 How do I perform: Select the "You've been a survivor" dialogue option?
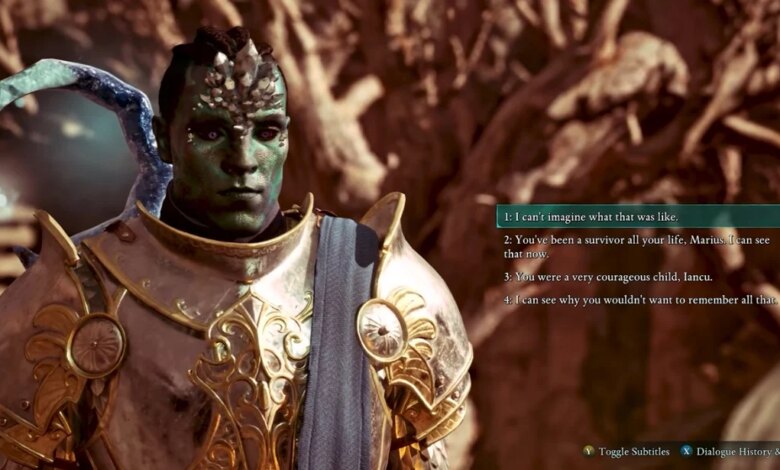tap(630, 246)
